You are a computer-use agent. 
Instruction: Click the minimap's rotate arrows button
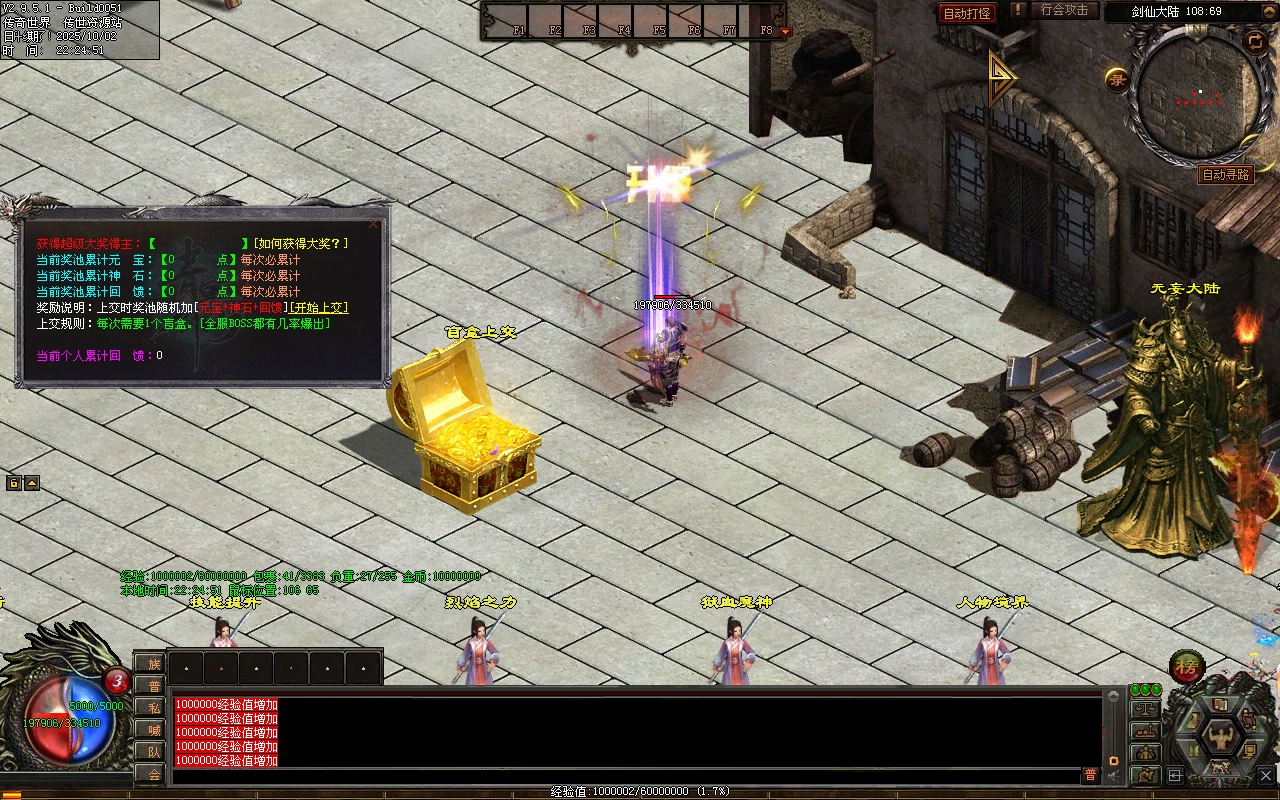[x=1255, y=40]
